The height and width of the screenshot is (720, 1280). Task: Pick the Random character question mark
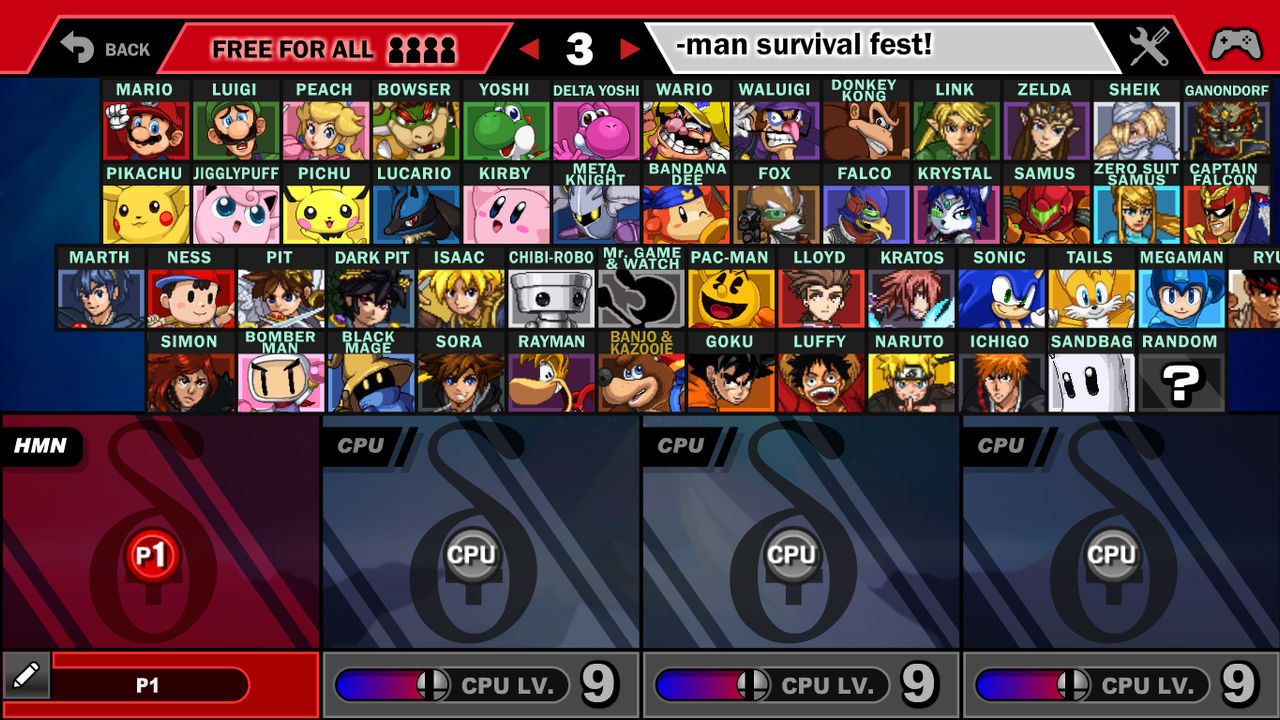(1182, 382)
